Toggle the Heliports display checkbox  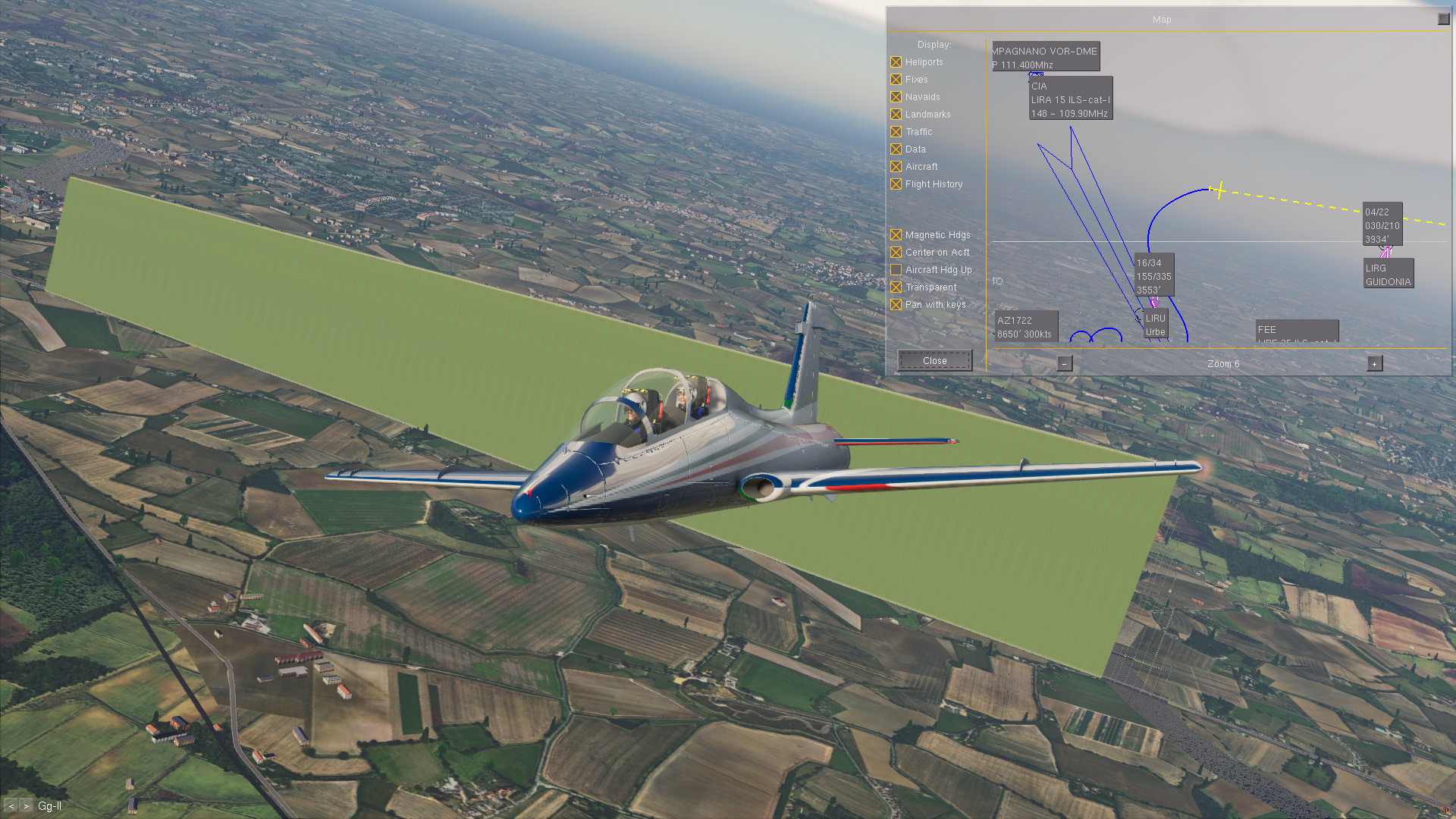point(896,62)
